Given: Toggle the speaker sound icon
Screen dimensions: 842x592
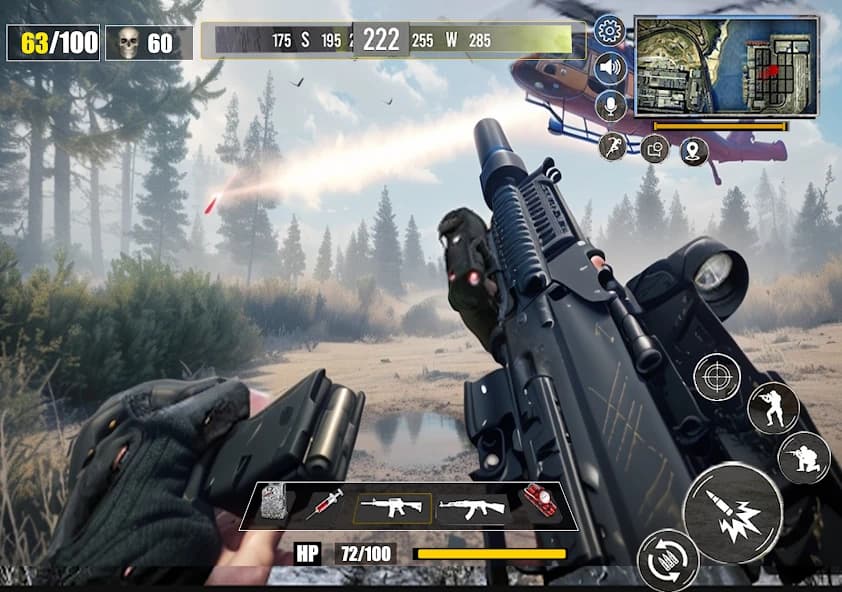Looking at the screenshot, I should coord(609,69).
